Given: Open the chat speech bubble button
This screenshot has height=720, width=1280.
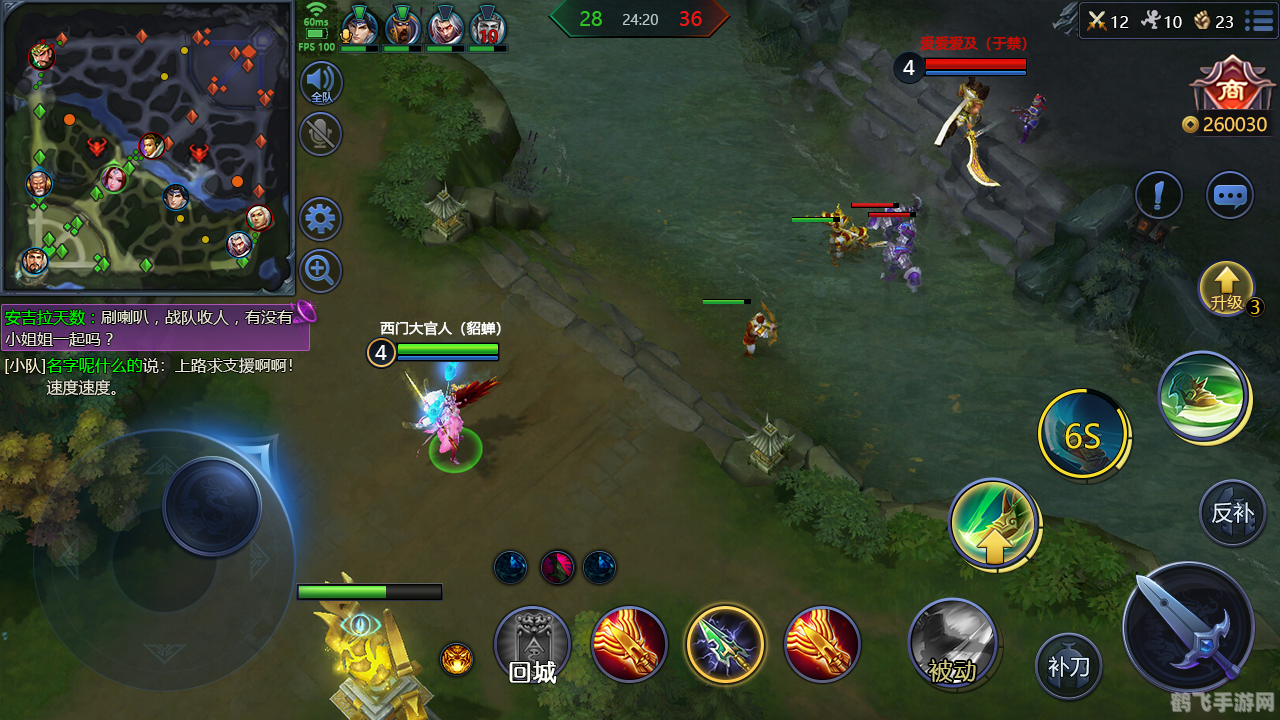Looking at the screenshot, I should (1229, 195).
